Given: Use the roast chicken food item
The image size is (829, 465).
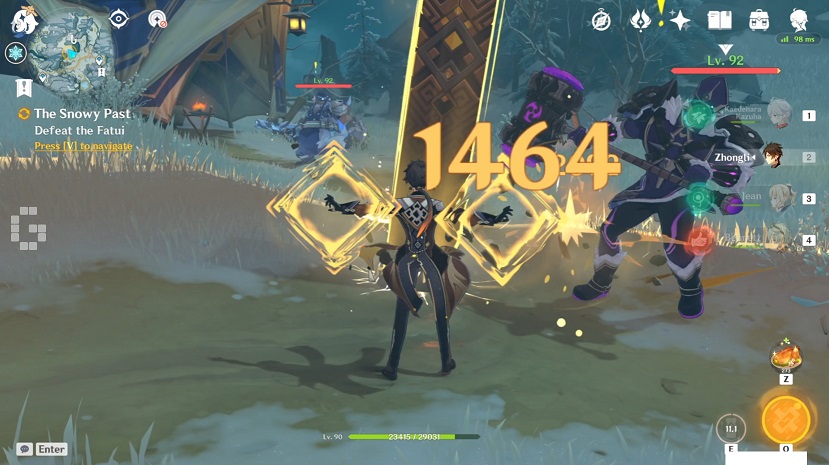Looking at the screenshot, I should pos(786,356).
